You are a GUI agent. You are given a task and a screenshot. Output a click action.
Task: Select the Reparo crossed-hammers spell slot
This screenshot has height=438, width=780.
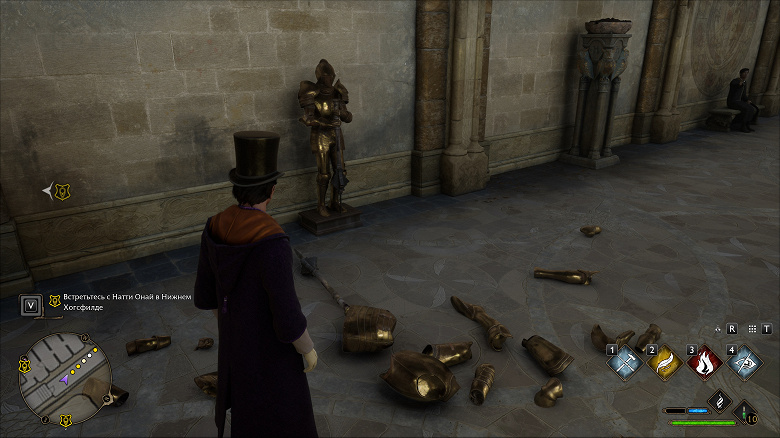click(623, 363)
